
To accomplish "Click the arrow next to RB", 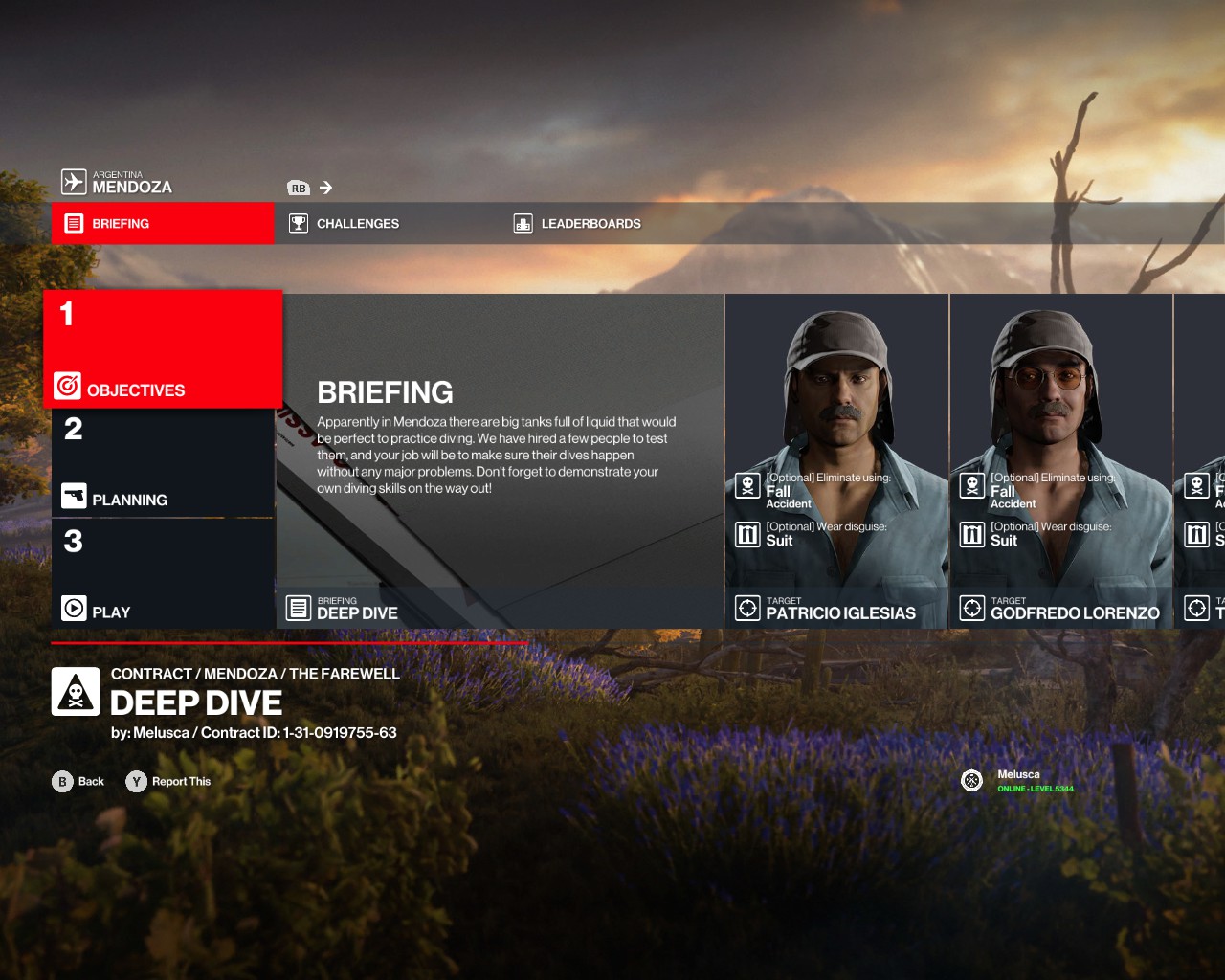I will pos(325,188).
